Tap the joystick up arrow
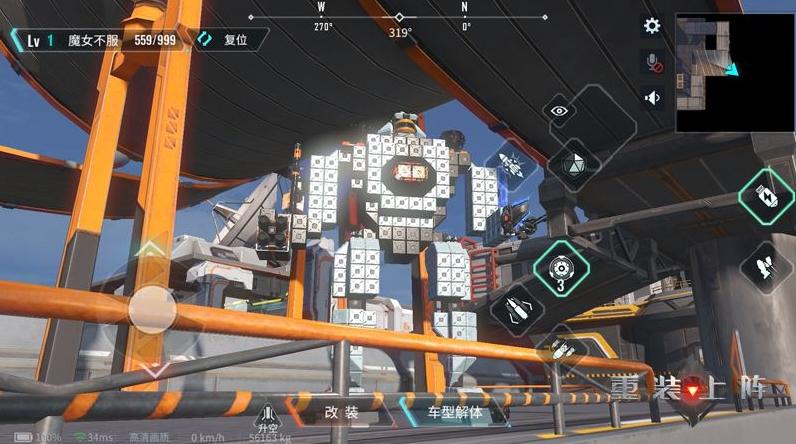The image size is (796, 444). pyautogui.click(x=150, y=248)
